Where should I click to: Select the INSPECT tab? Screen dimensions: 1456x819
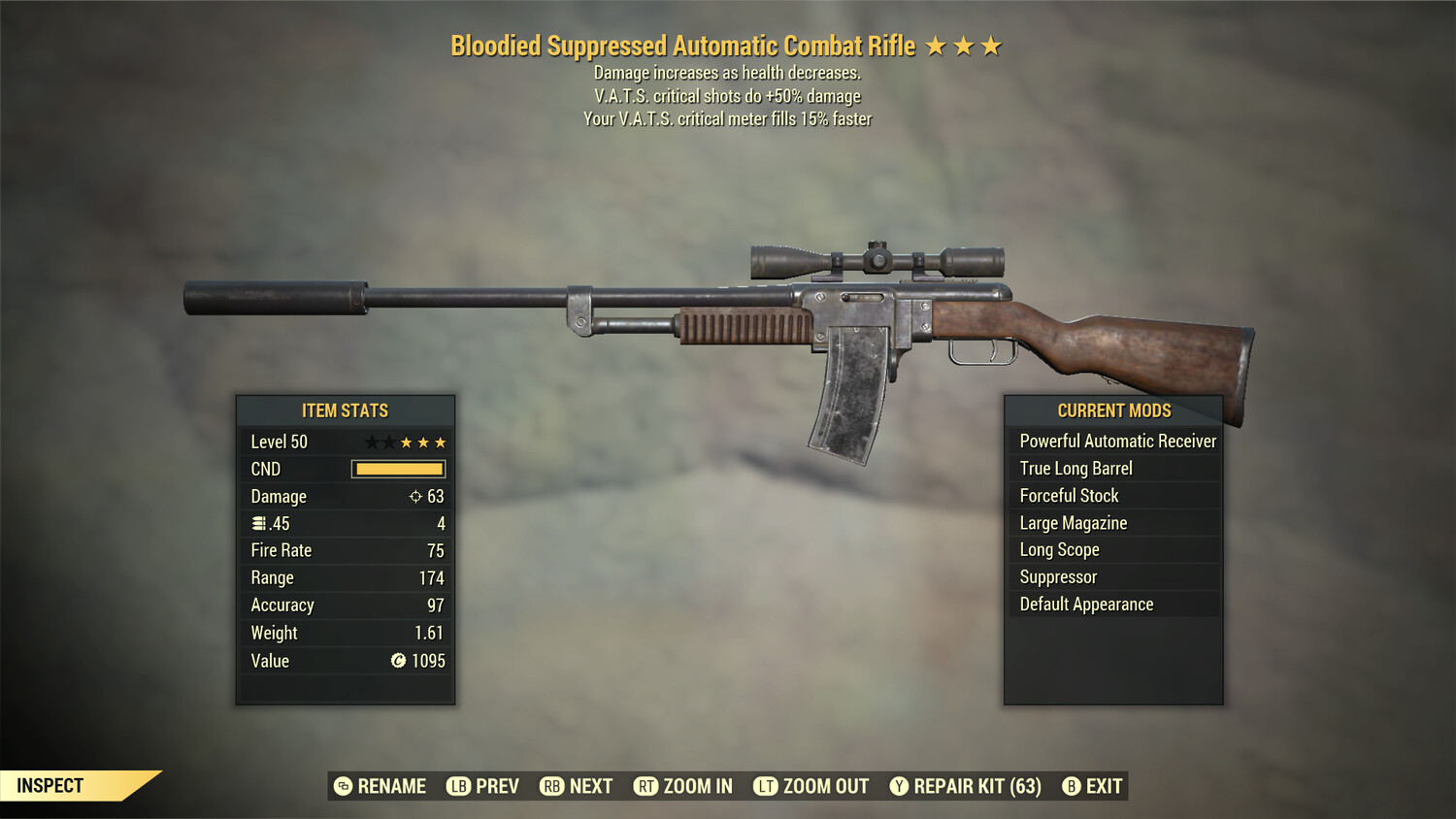pyautogui.click(x=51, y=785)
